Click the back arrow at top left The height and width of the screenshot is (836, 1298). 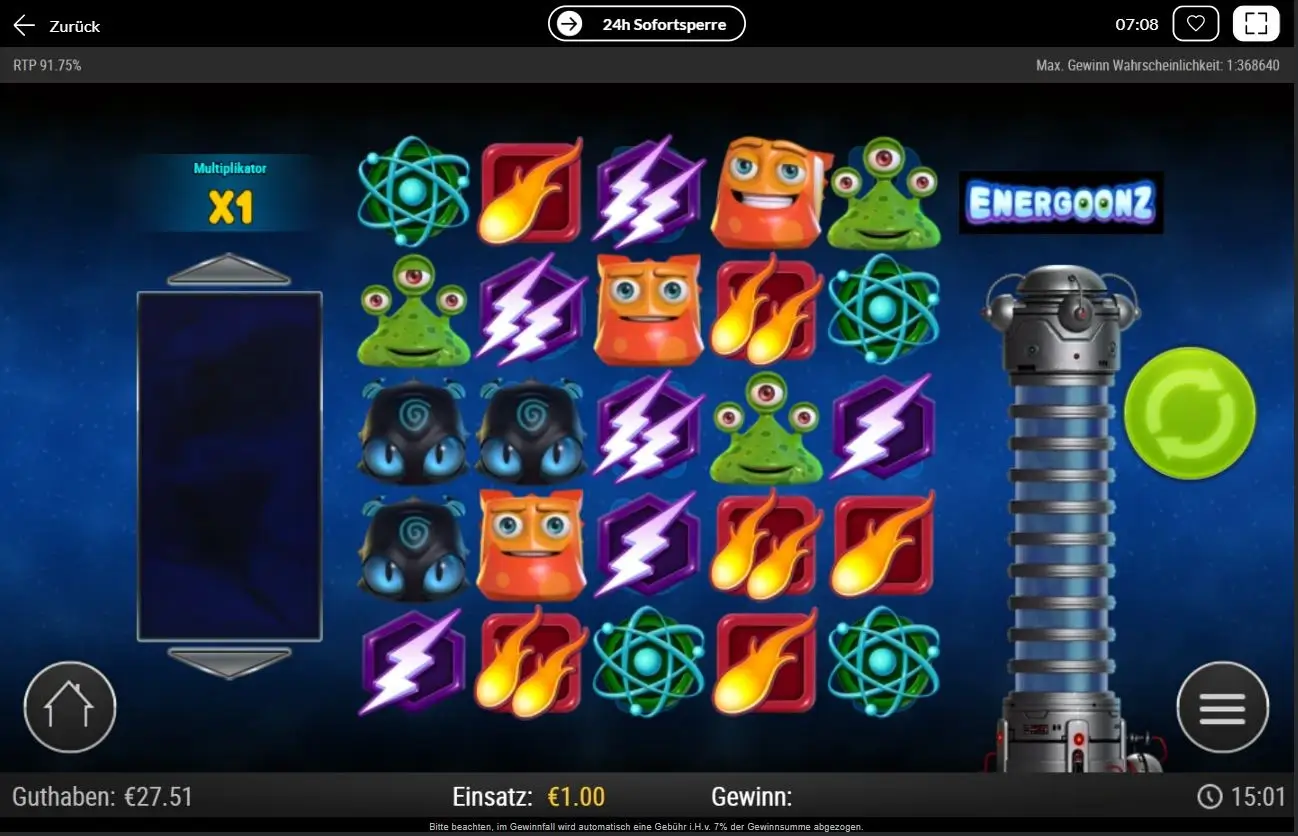pyautogui.click(x=23, y=25)
